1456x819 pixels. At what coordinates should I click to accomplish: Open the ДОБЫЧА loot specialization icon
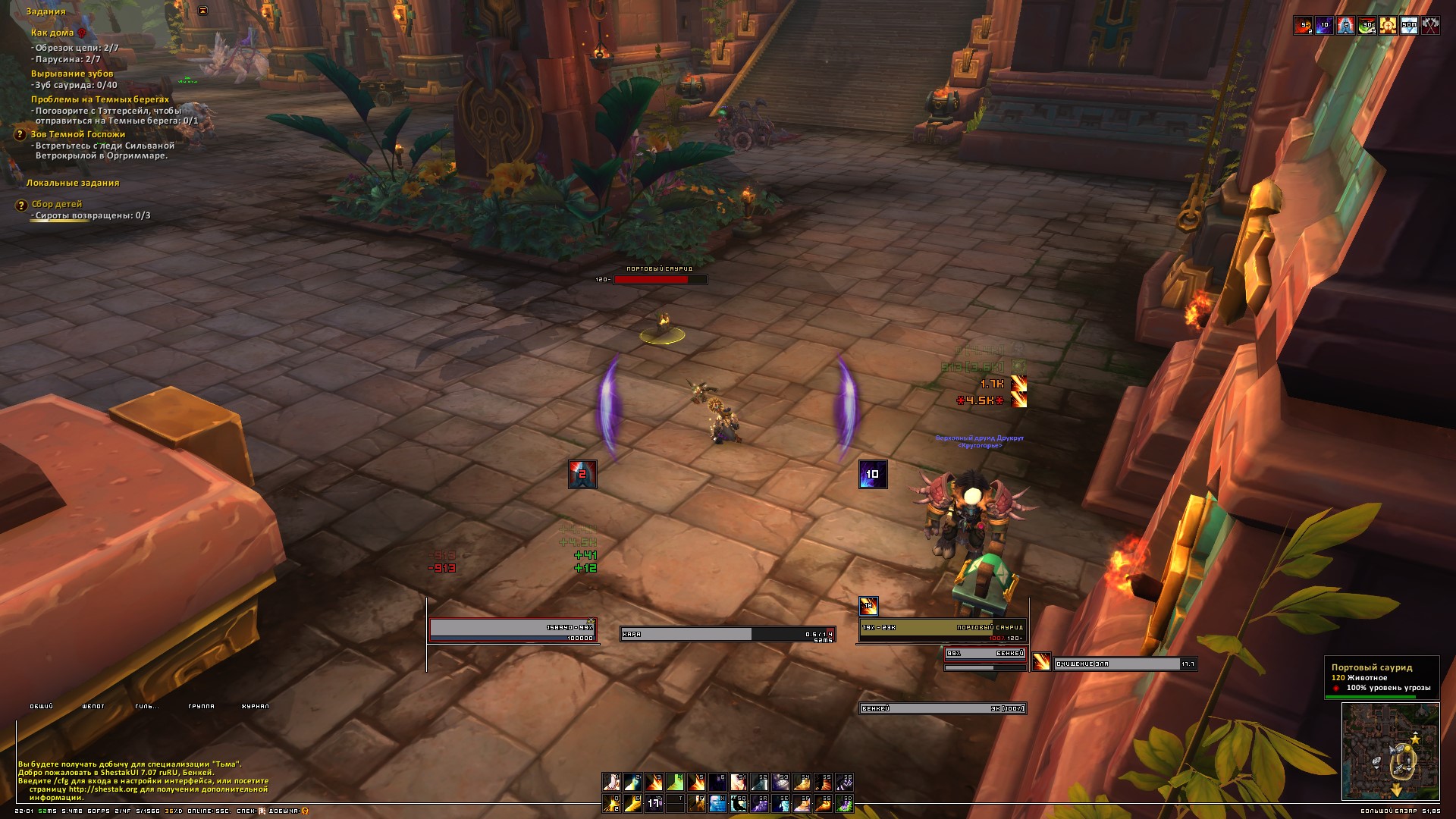click(x=305, y=811)
